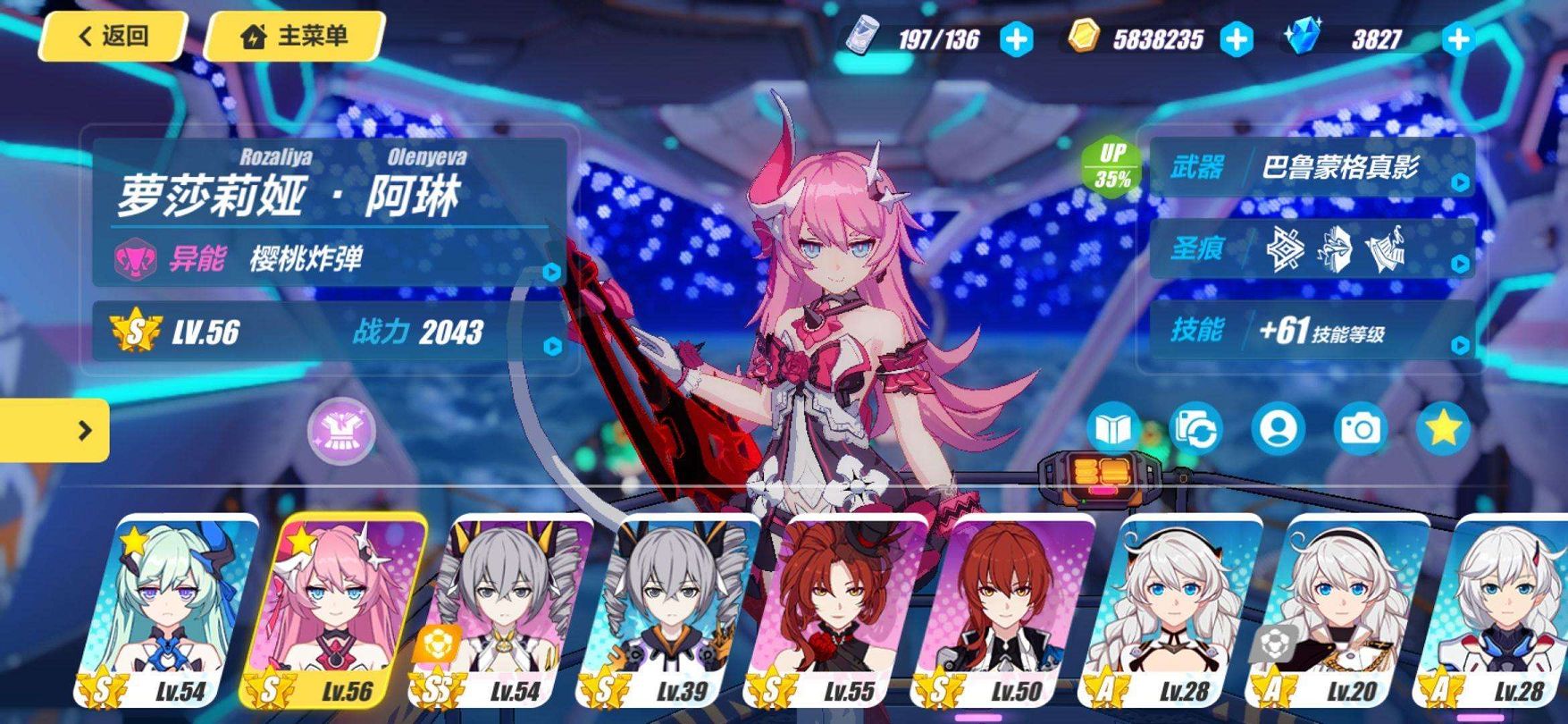Toggle the favorite star button

1443,430
